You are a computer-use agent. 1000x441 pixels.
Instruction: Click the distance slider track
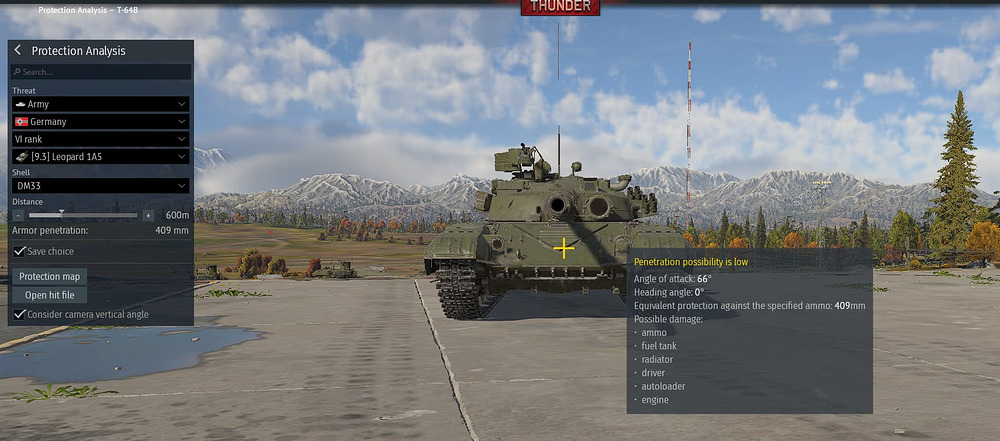[84, 215]
